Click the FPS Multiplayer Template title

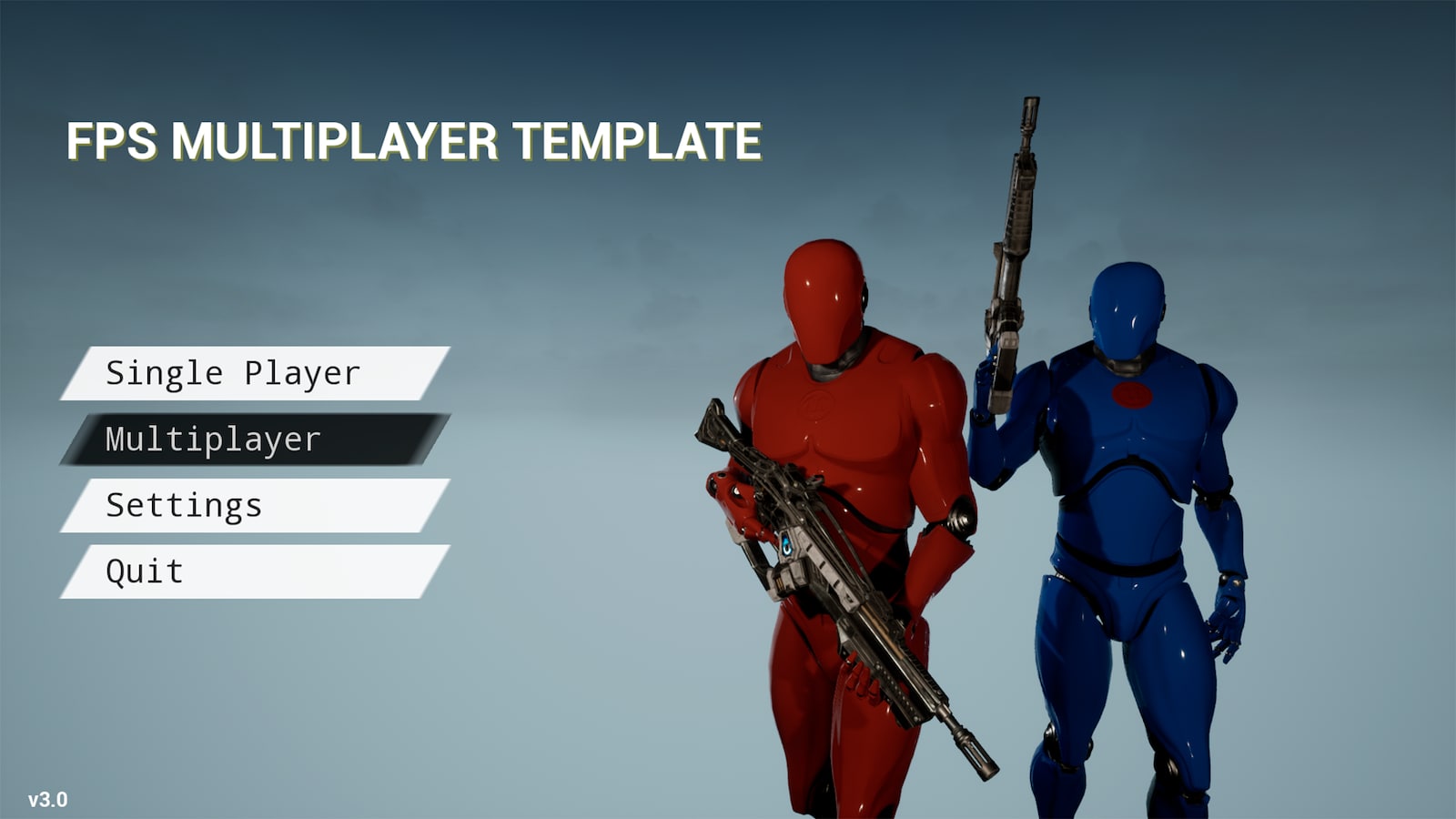click(x=412, y=141)
